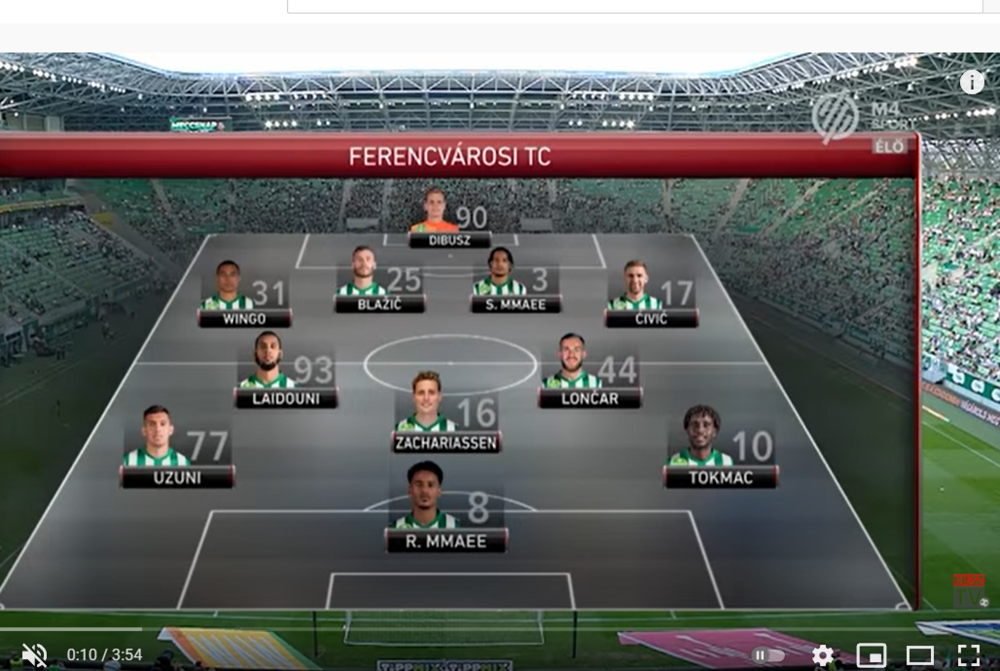Open the video player settings gear
Viewport: 1000px width, 671px height.
[822, 655]
